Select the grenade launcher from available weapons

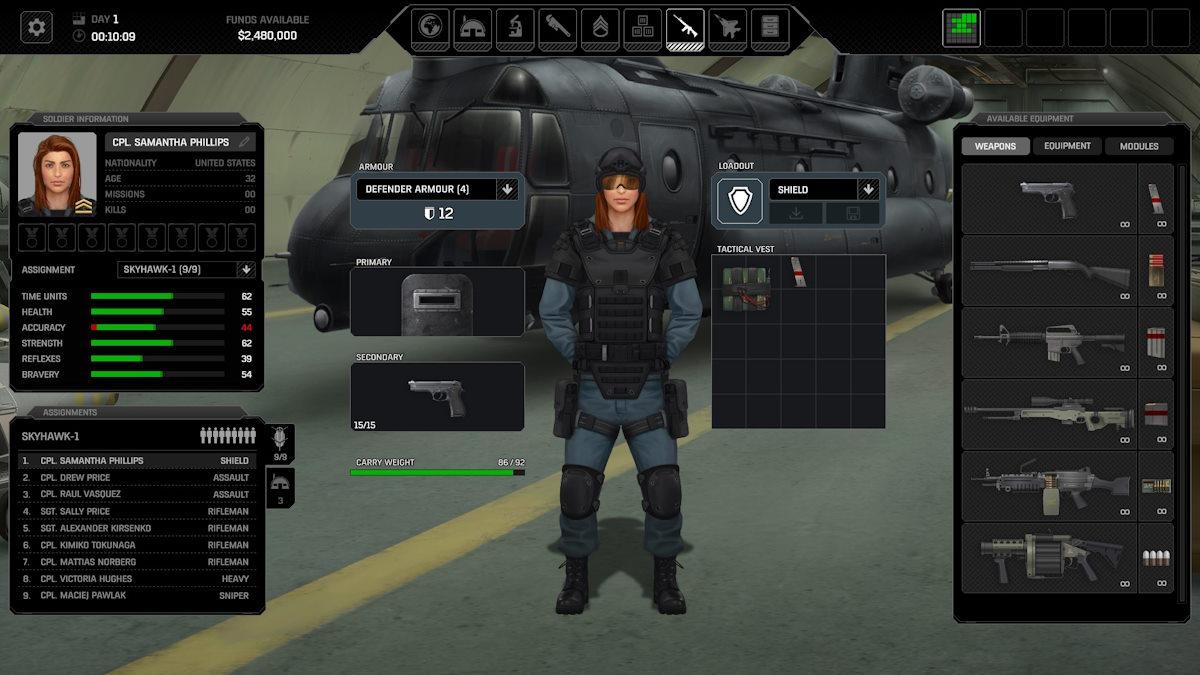click(1048, 557)
